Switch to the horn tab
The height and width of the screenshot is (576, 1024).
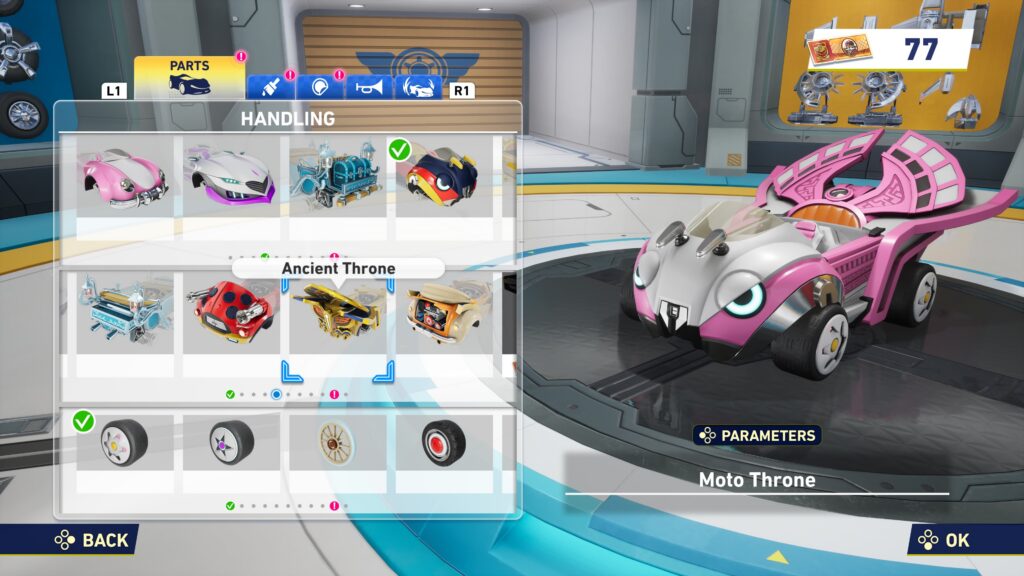[x=369, y=87]
